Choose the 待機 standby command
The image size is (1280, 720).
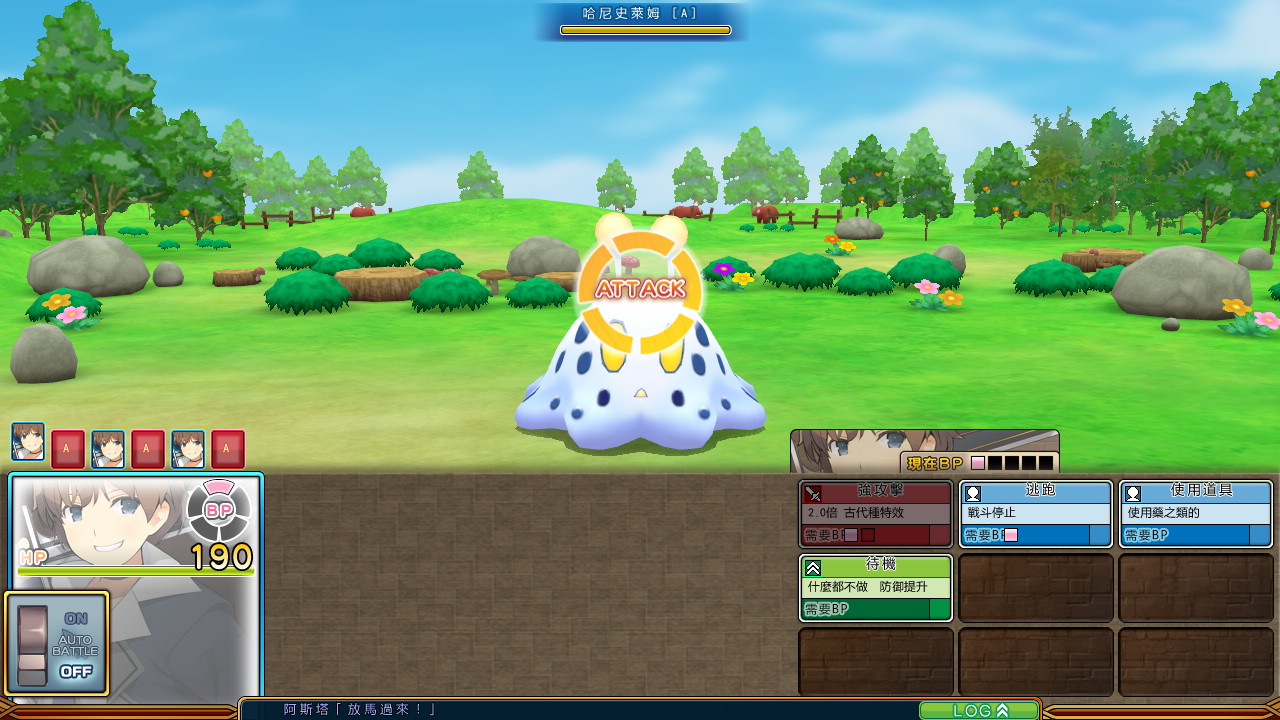coord(875,588)
